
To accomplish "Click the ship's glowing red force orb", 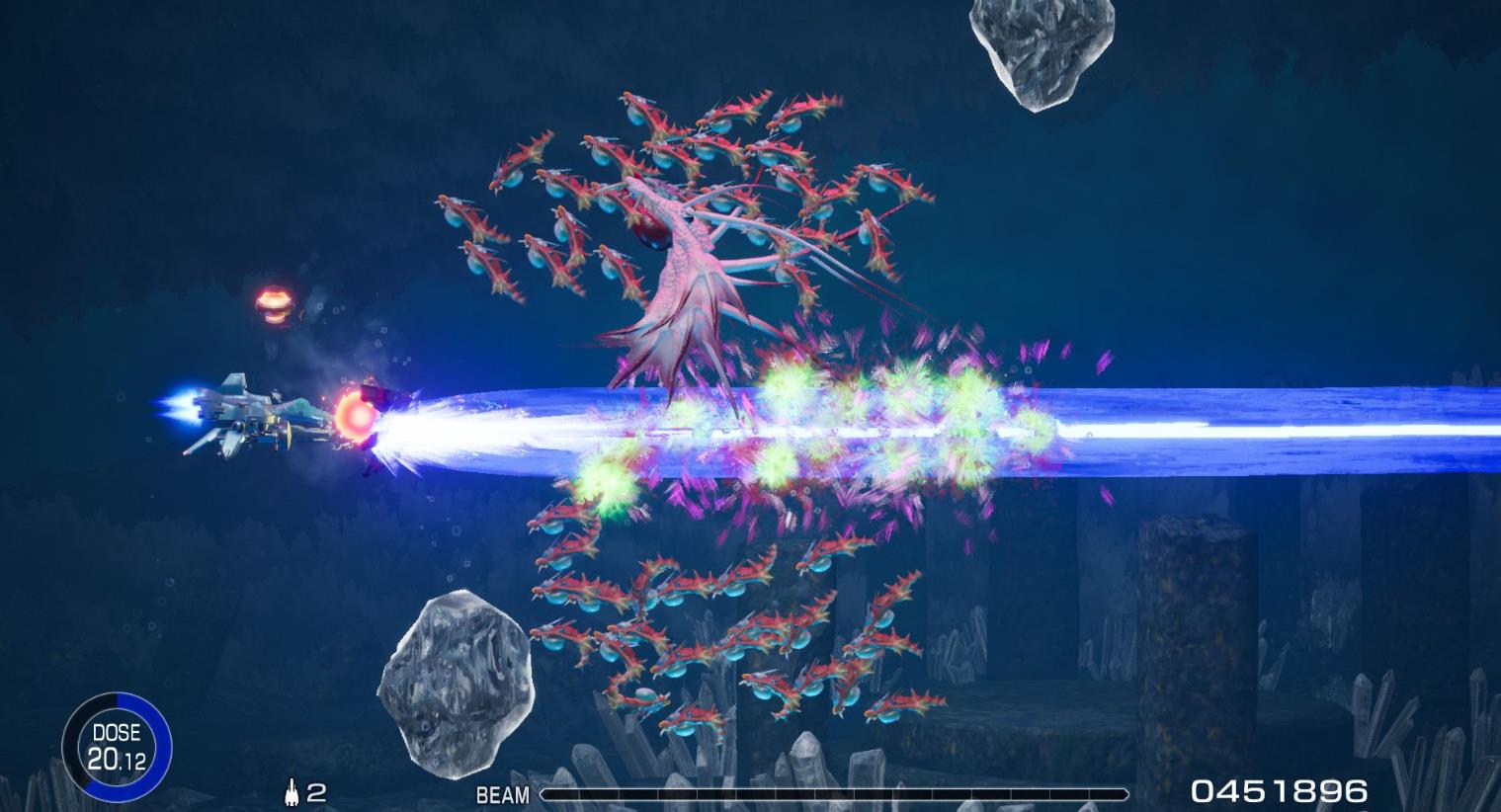I will pyautogui.click(x=358, y=419).
